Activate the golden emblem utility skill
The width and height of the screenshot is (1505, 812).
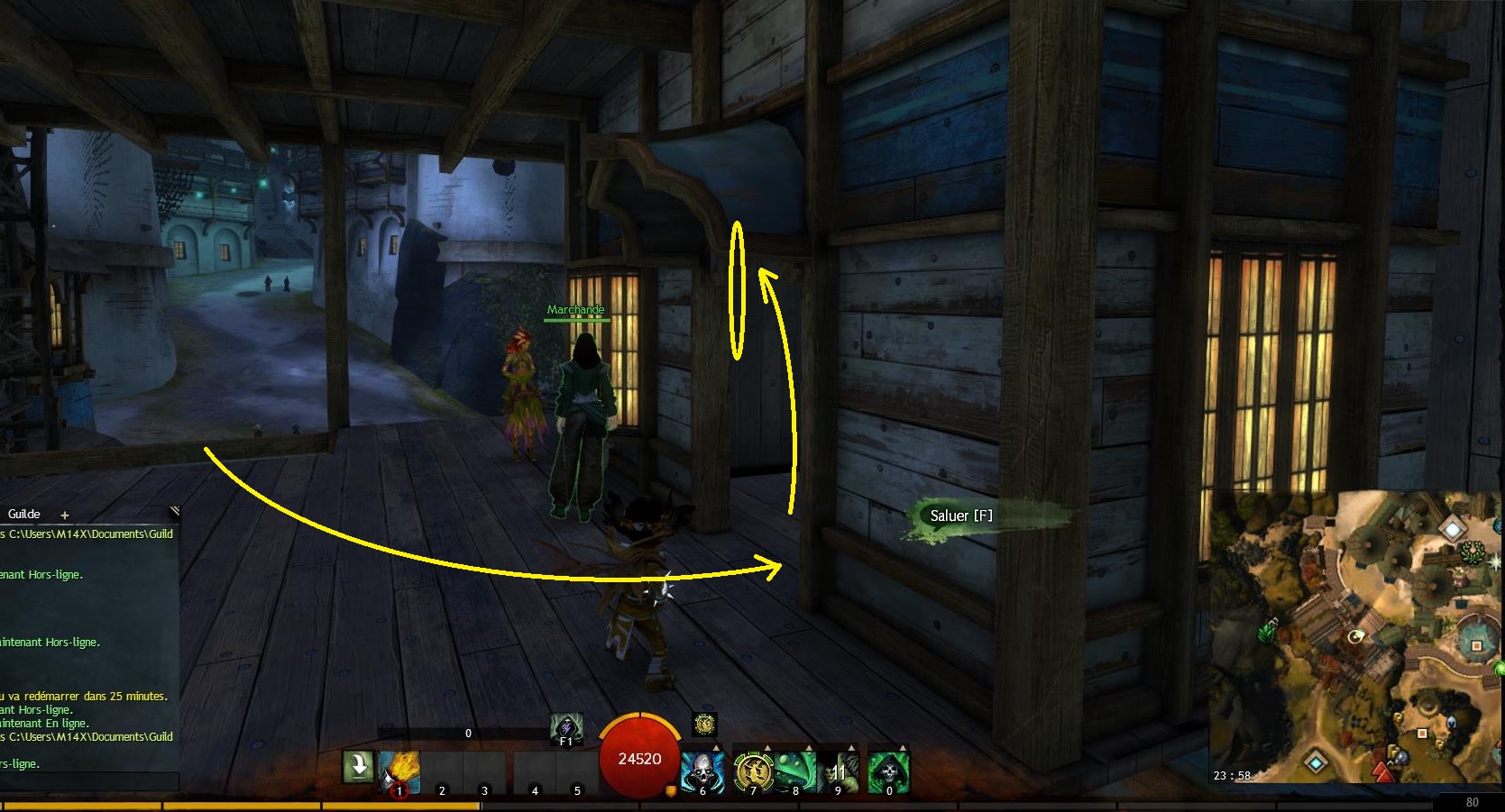pyautogui.click(x=753, y=772)
